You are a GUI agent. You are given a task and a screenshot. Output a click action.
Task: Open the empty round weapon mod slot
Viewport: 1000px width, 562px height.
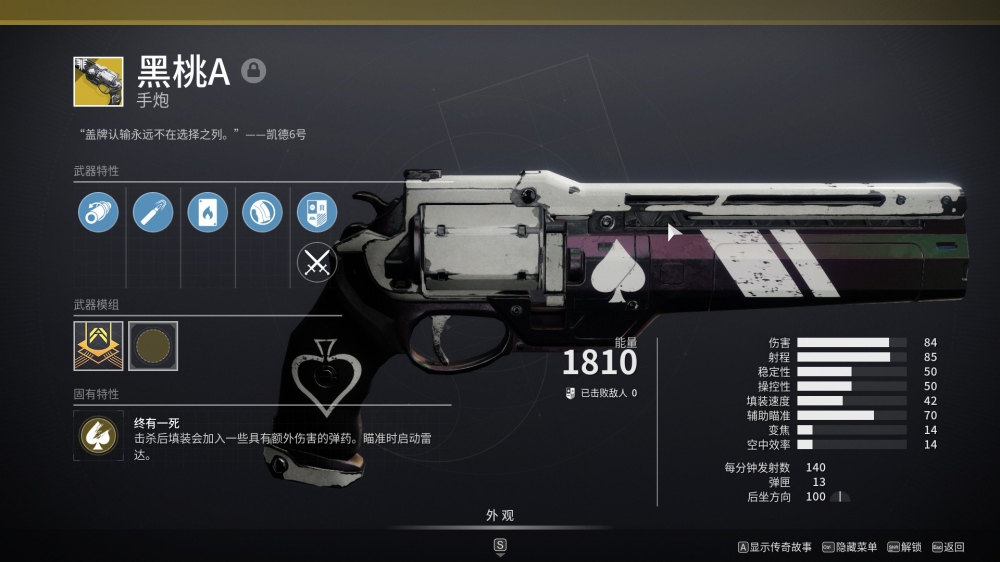[153, 346]
